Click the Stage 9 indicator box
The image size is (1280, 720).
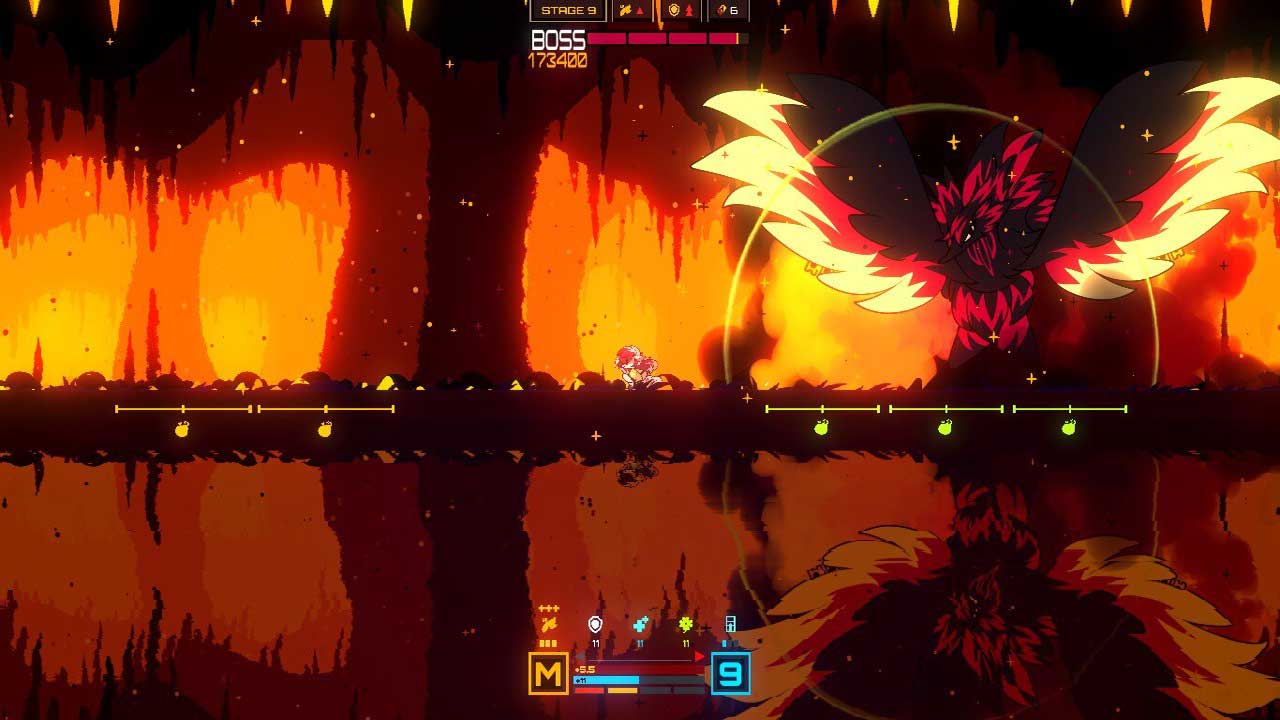pos(568,10)
